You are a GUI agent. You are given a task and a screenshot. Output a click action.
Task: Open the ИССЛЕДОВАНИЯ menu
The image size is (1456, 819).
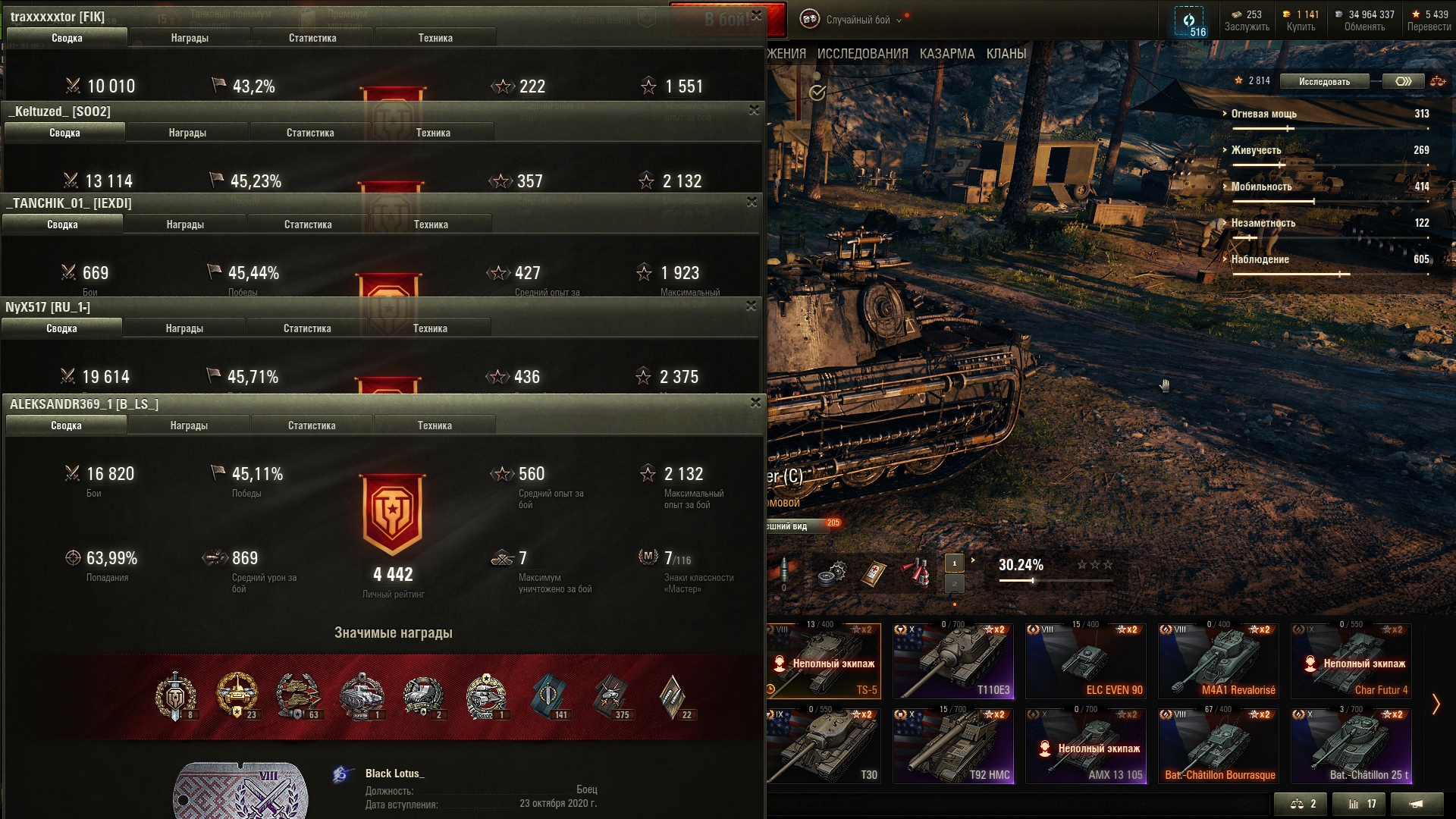coord(862,54)
